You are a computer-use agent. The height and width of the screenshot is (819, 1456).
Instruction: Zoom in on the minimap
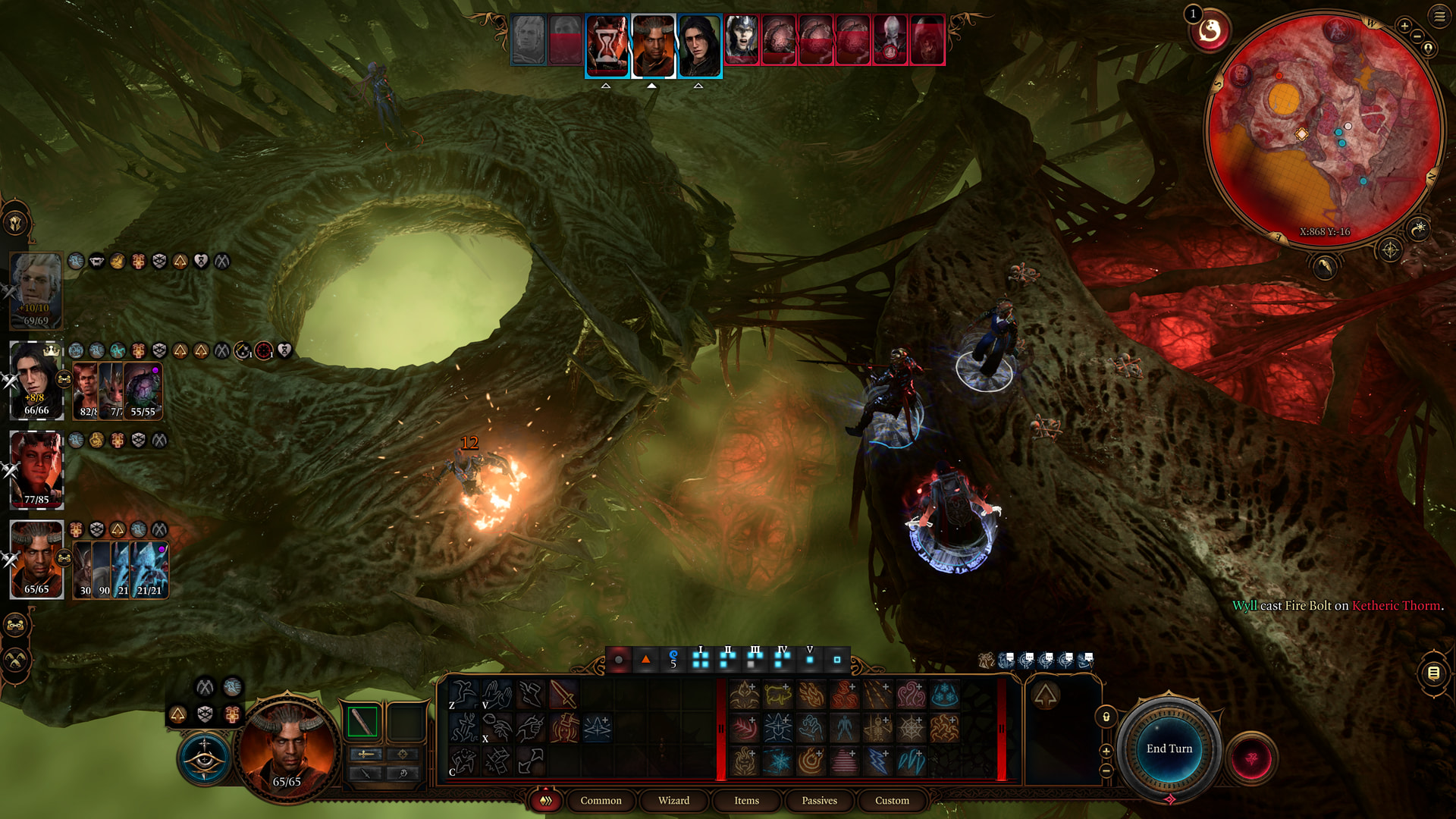[x=1404, y=26]
